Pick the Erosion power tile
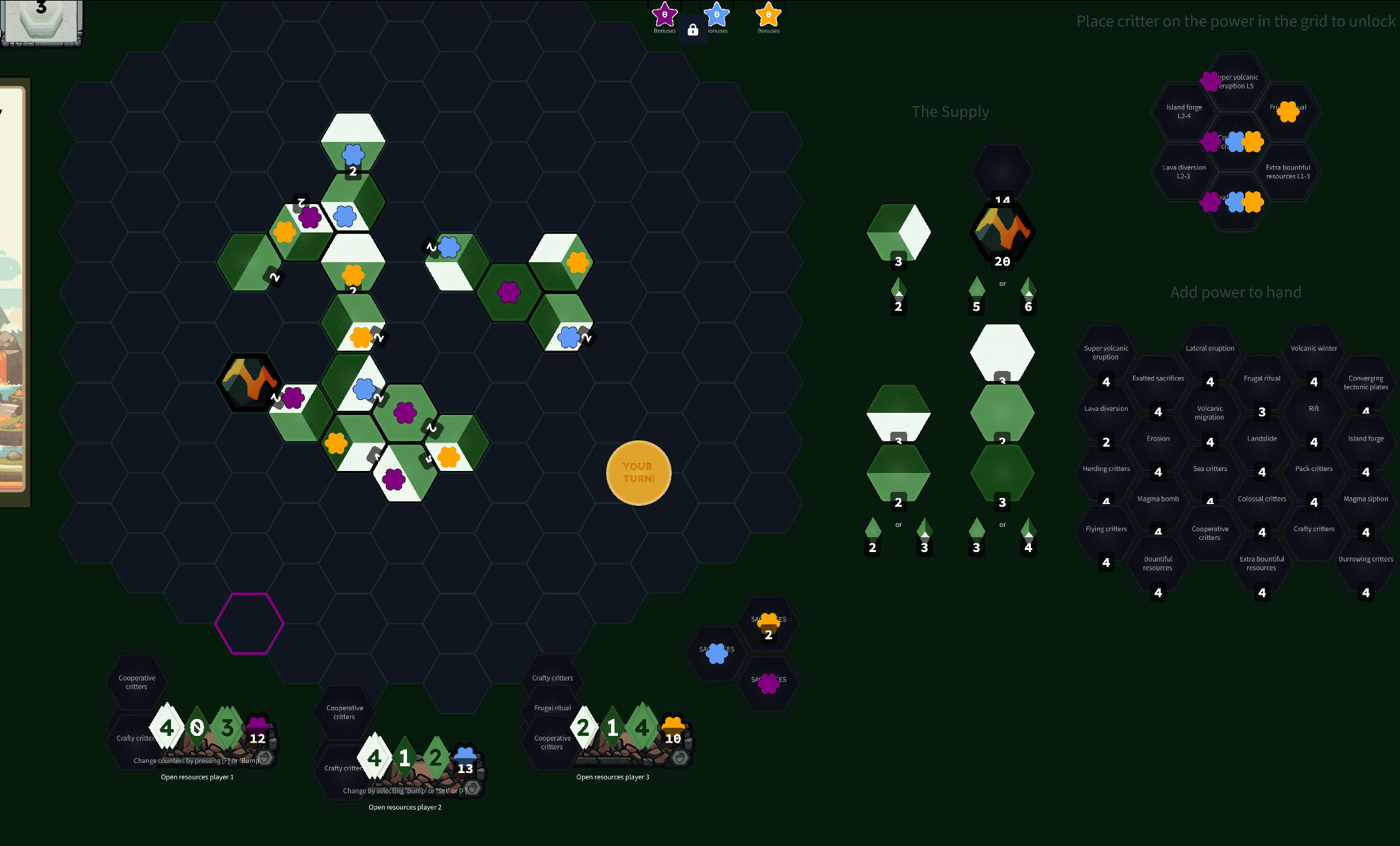Viewport: 1400px width, 846px height. pos(1158,445)
